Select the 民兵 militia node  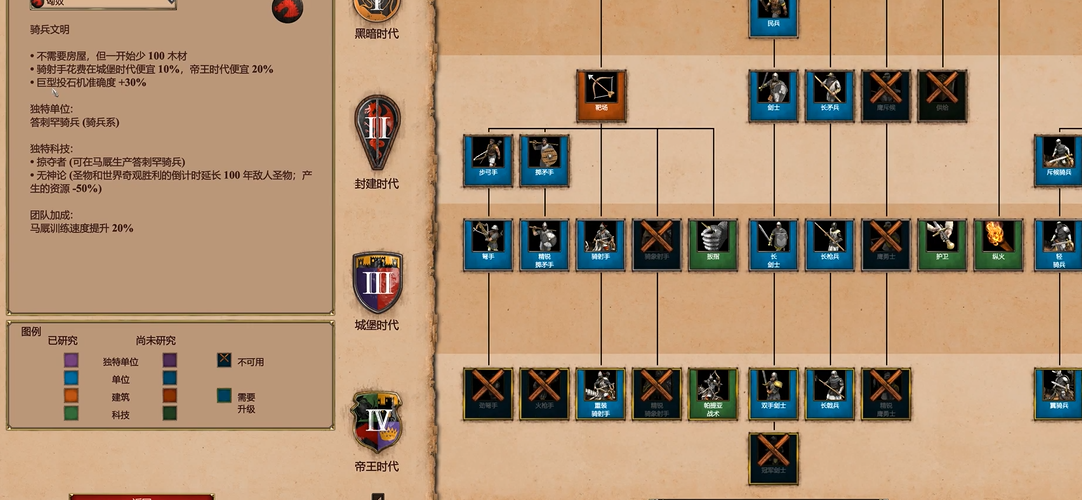point(773,15)
